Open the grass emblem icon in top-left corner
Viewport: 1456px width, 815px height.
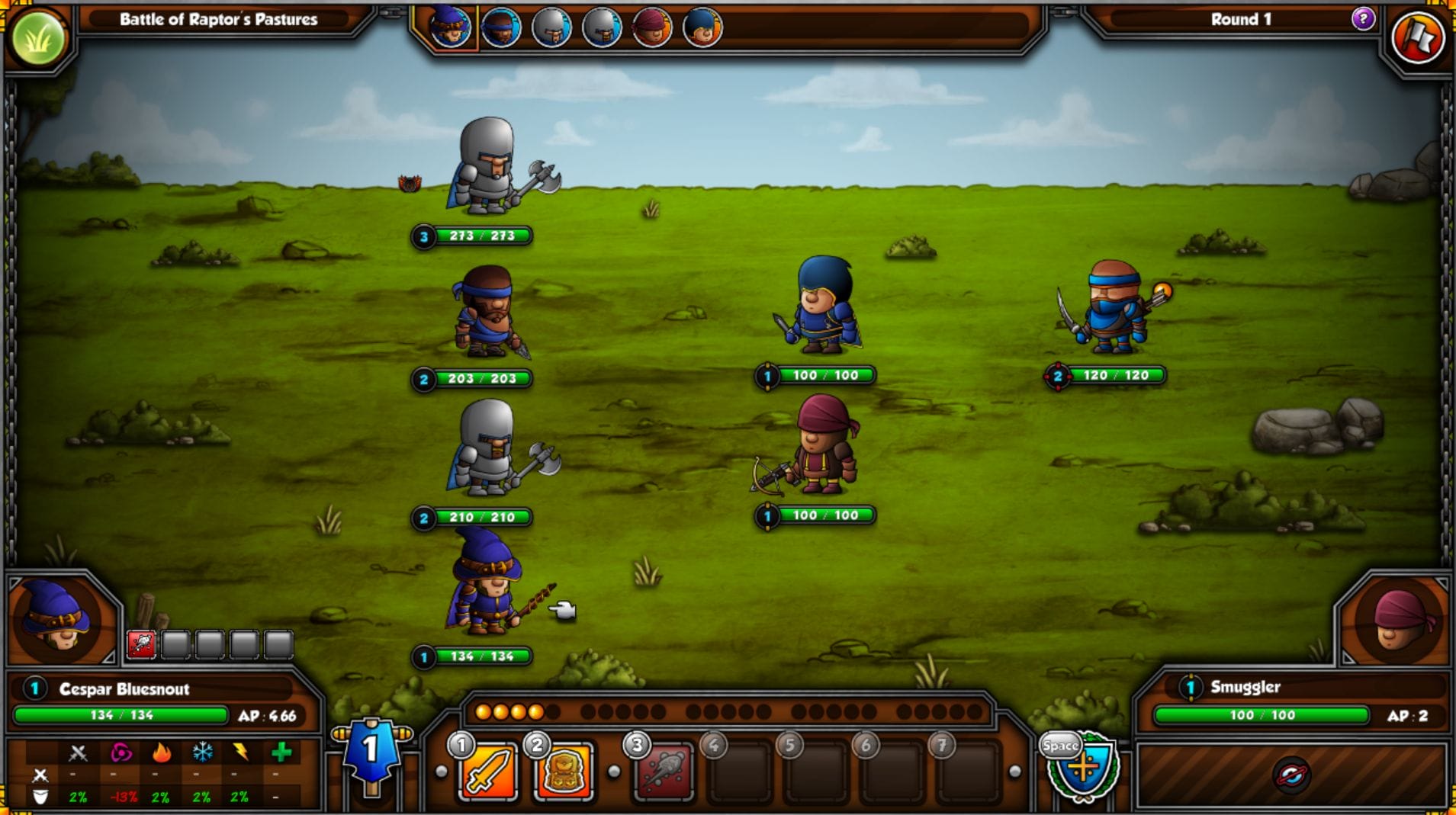[x=40, y=36]
